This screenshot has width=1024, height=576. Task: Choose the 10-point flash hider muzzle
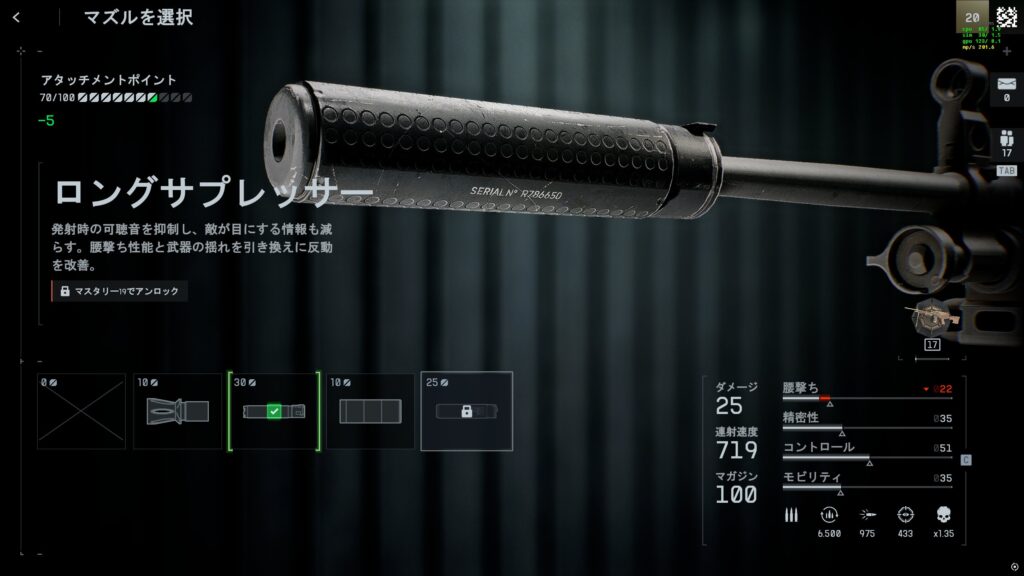pyautogui.click(x=177, y=411)
